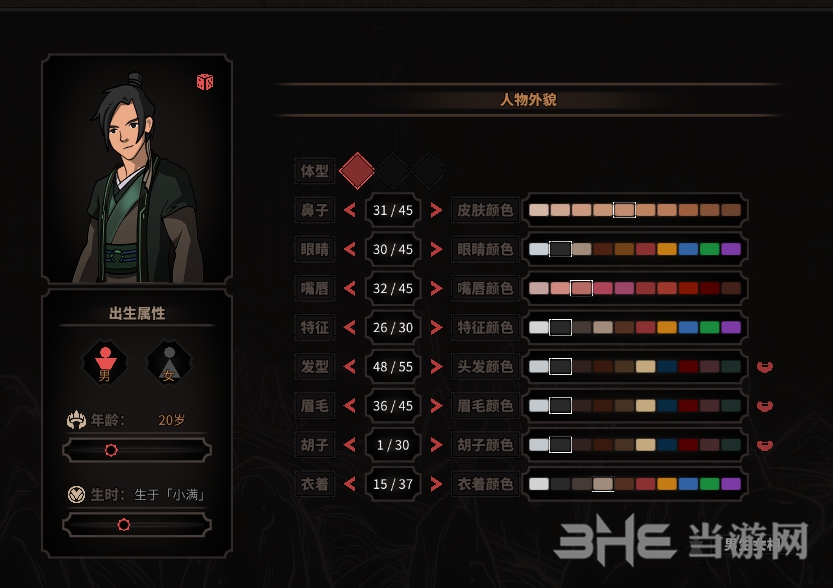Adjust the age slider handle
Screen dimensions: 833x588
pos(111,450)
